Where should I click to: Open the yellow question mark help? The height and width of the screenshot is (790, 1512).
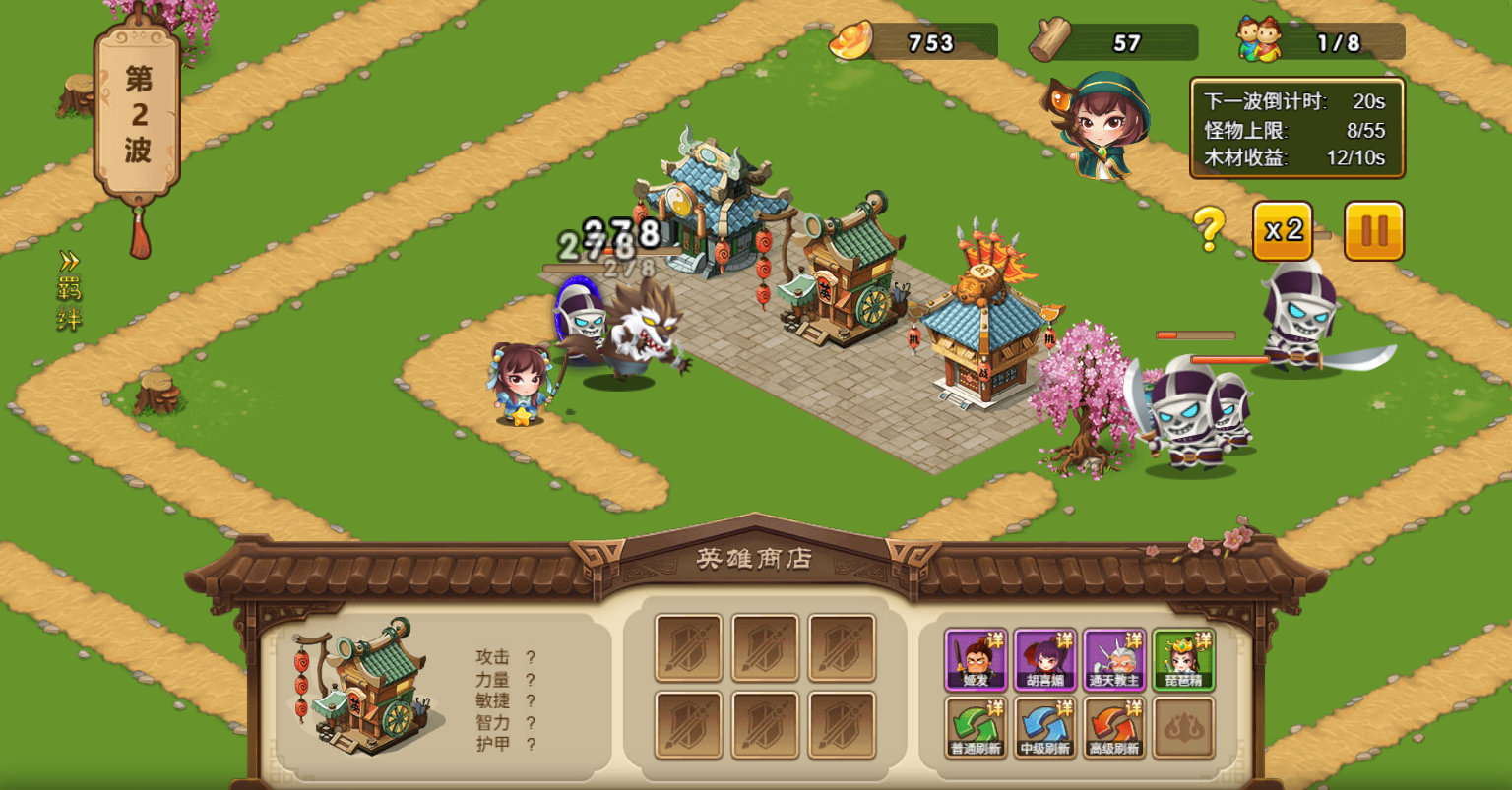tap(1210, 229)
